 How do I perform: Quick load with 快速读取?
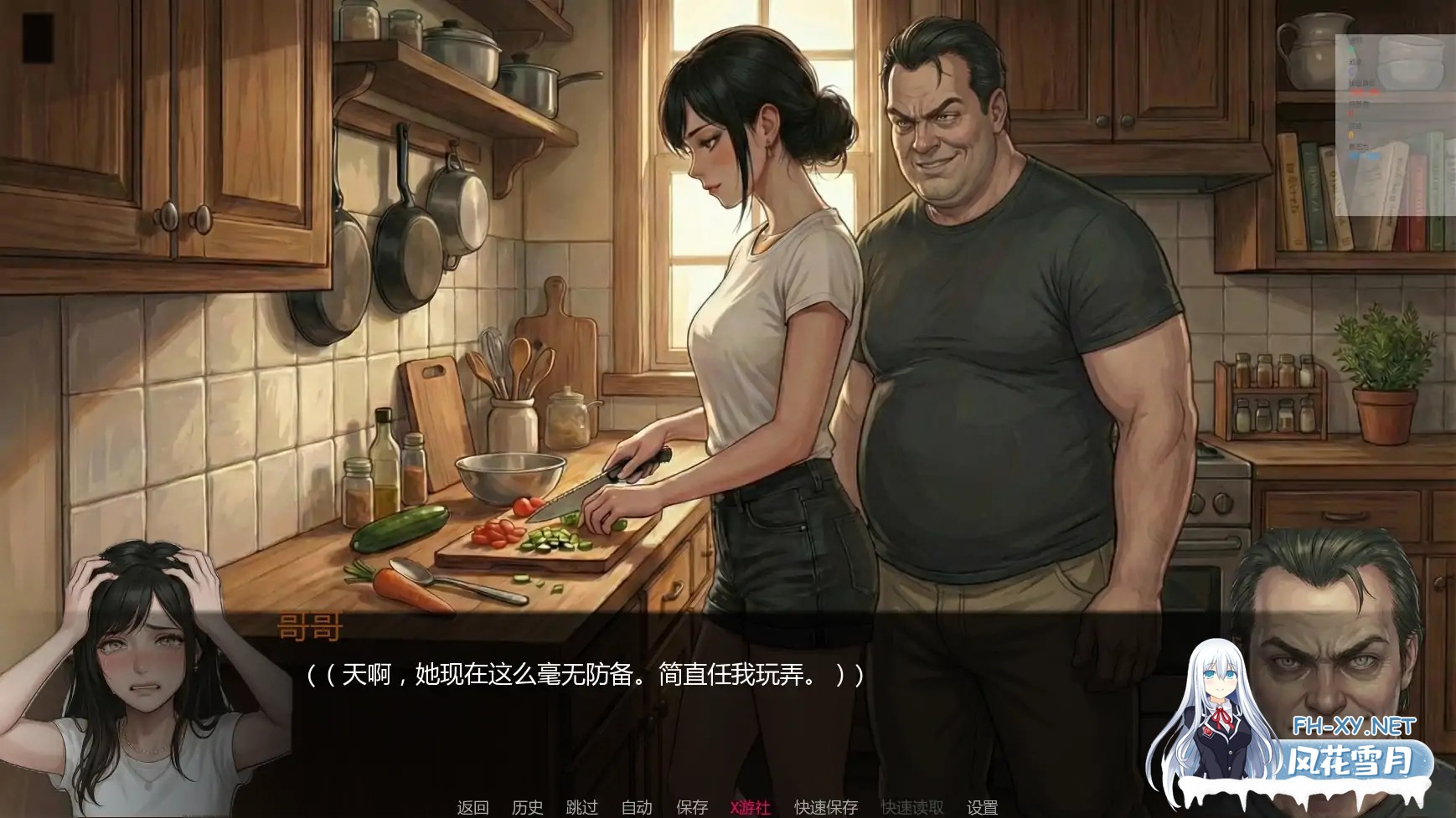point(911,809)
